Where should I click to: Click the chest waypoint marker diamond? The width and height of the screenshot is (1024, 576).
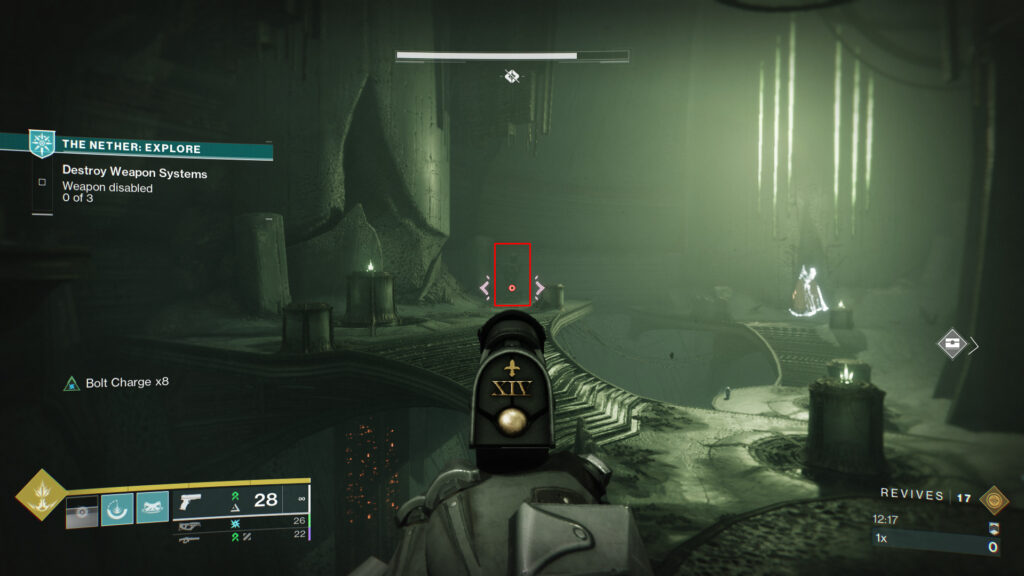[952, 345]
